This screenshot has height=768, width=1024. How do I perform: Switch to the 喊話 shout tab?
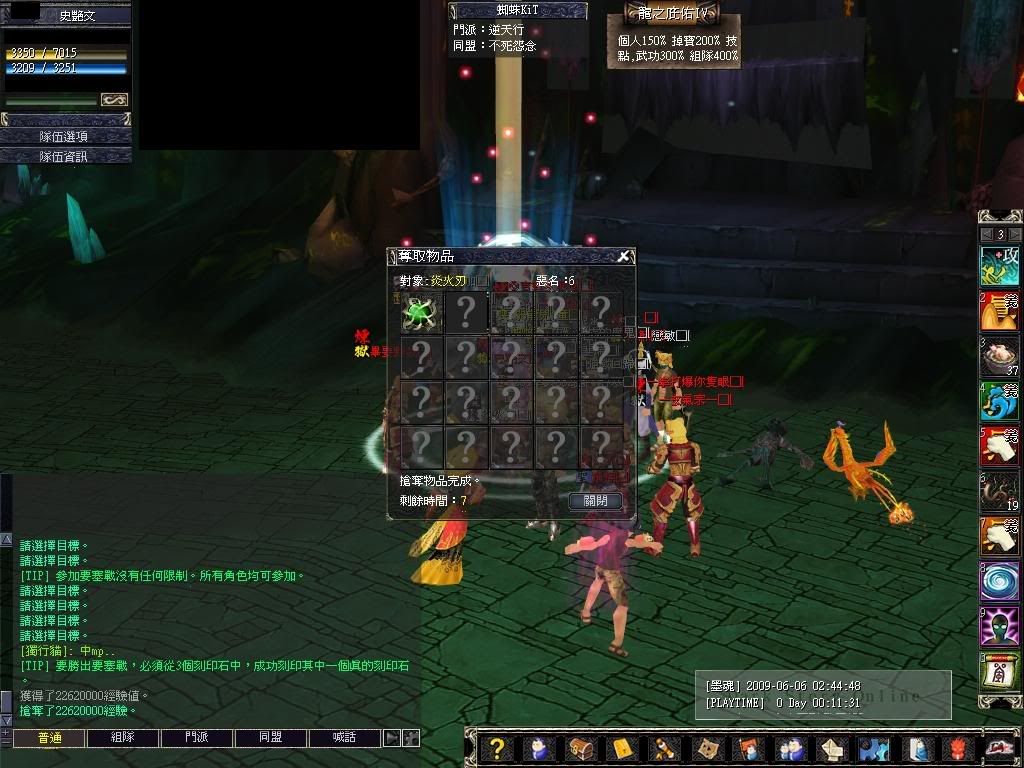click(345, 738)
